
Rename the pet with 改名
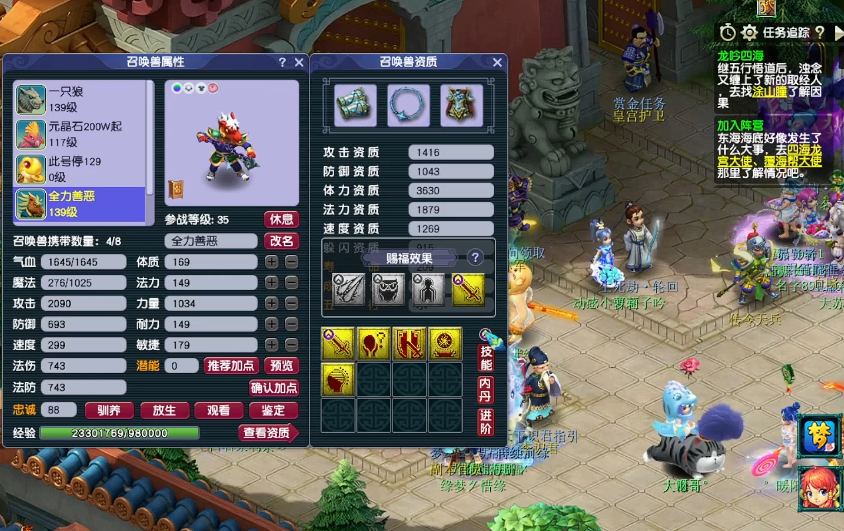point(282,241)
